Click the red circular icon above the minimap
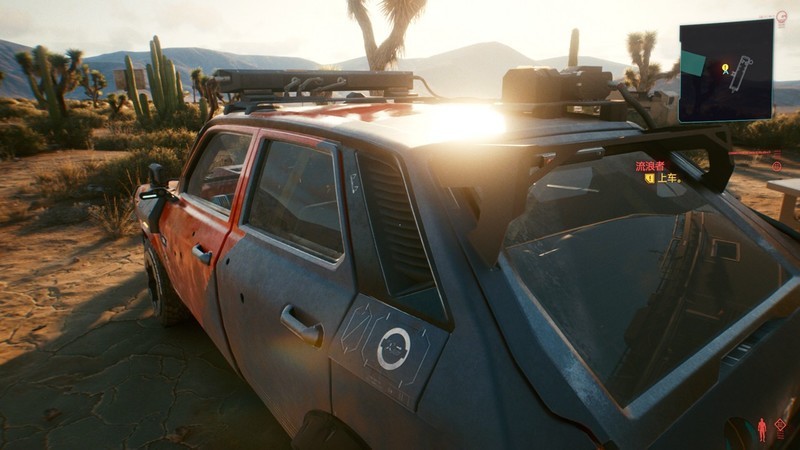 [781, 16]
